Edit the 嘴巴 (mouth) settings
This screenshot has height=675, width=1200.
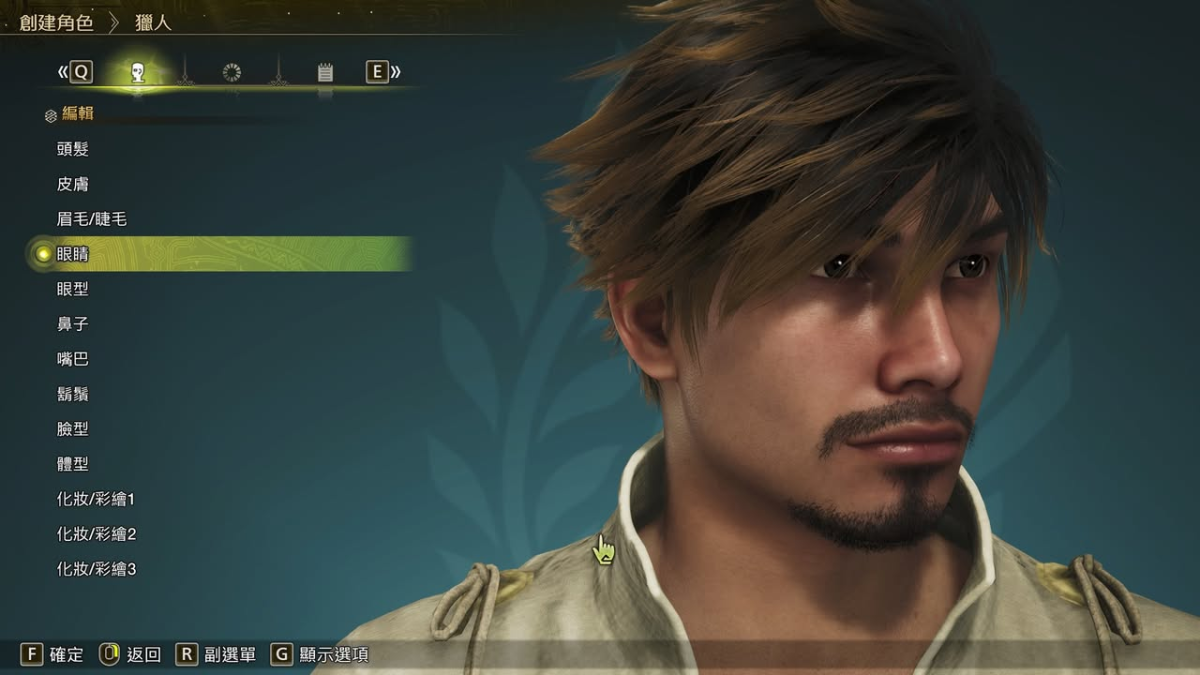click(x=73, y=359)
